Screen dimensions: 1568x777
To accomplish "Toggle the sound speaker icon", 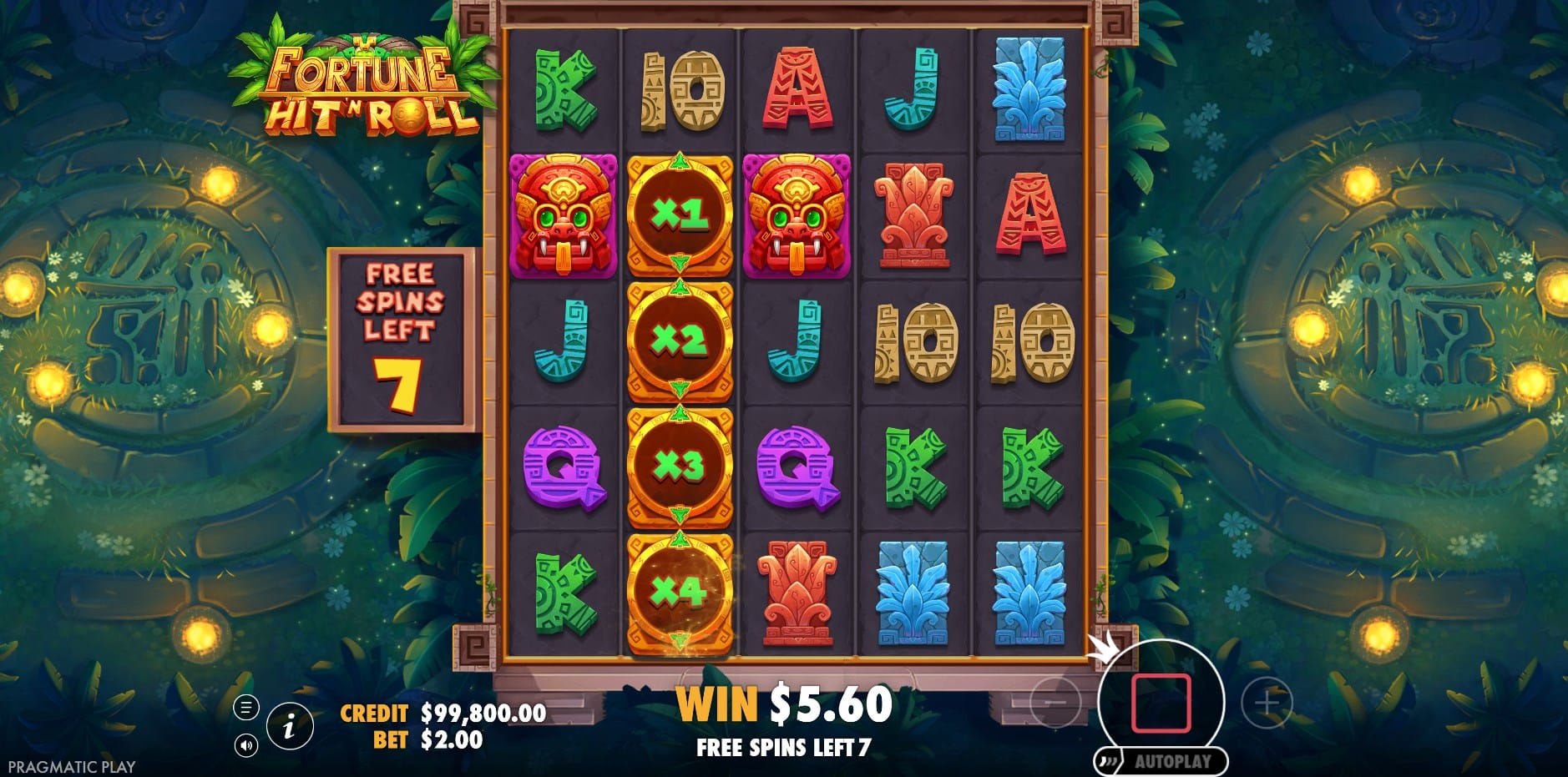I will (245, 744).
